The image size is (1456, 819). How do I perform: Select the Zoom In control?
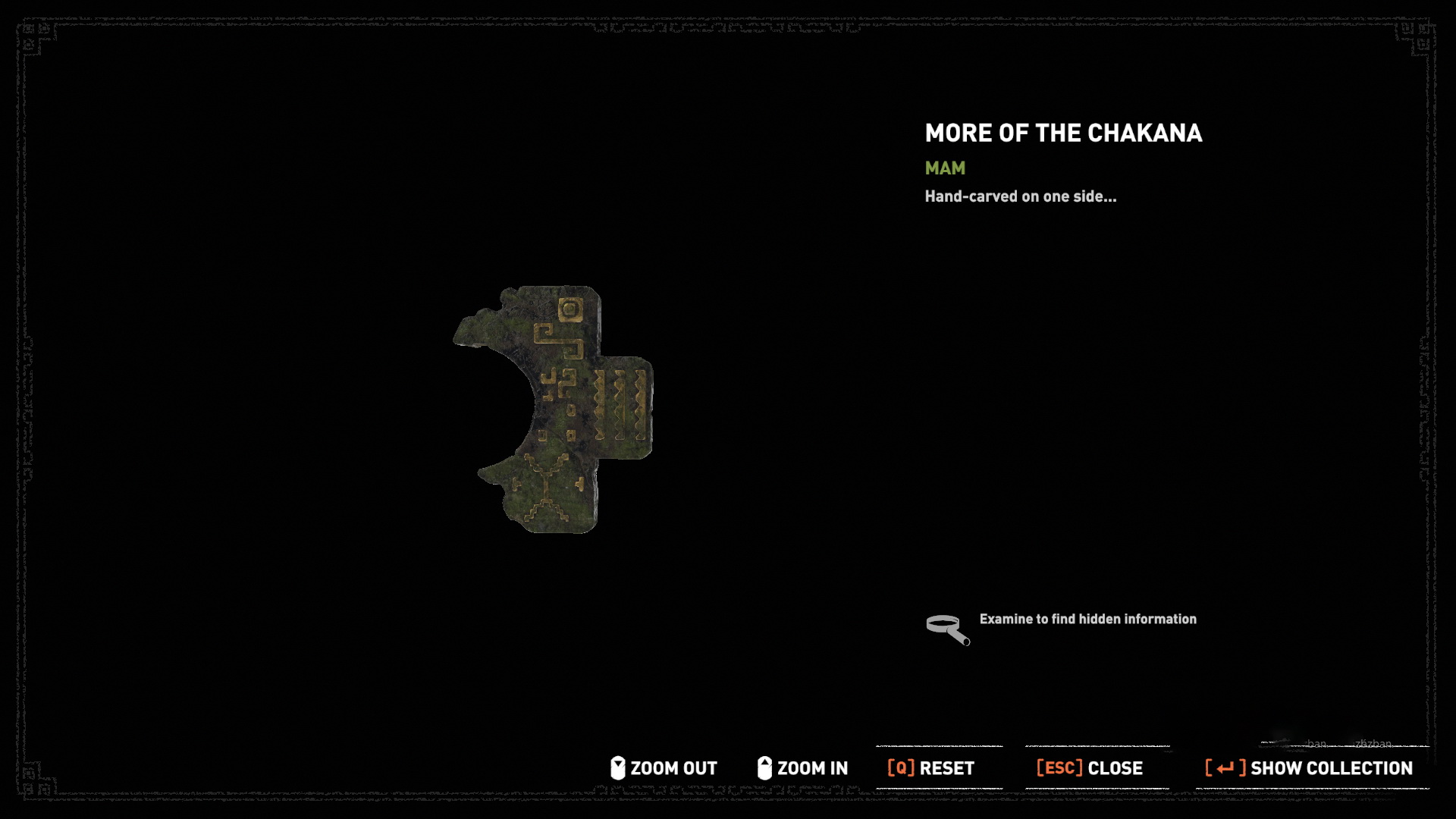803,768
